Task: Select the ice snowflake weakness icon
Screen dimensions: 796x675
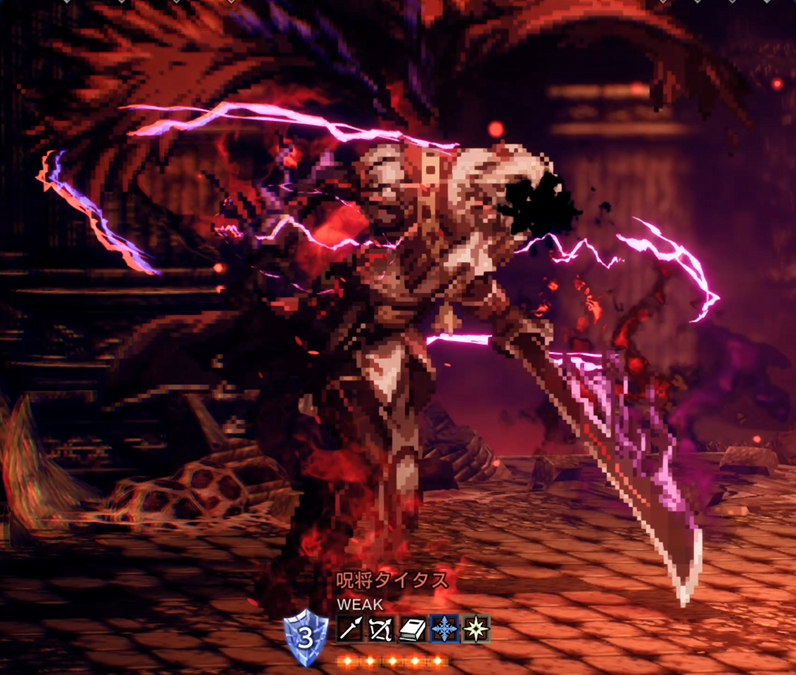Action: (x=444, y=629)
